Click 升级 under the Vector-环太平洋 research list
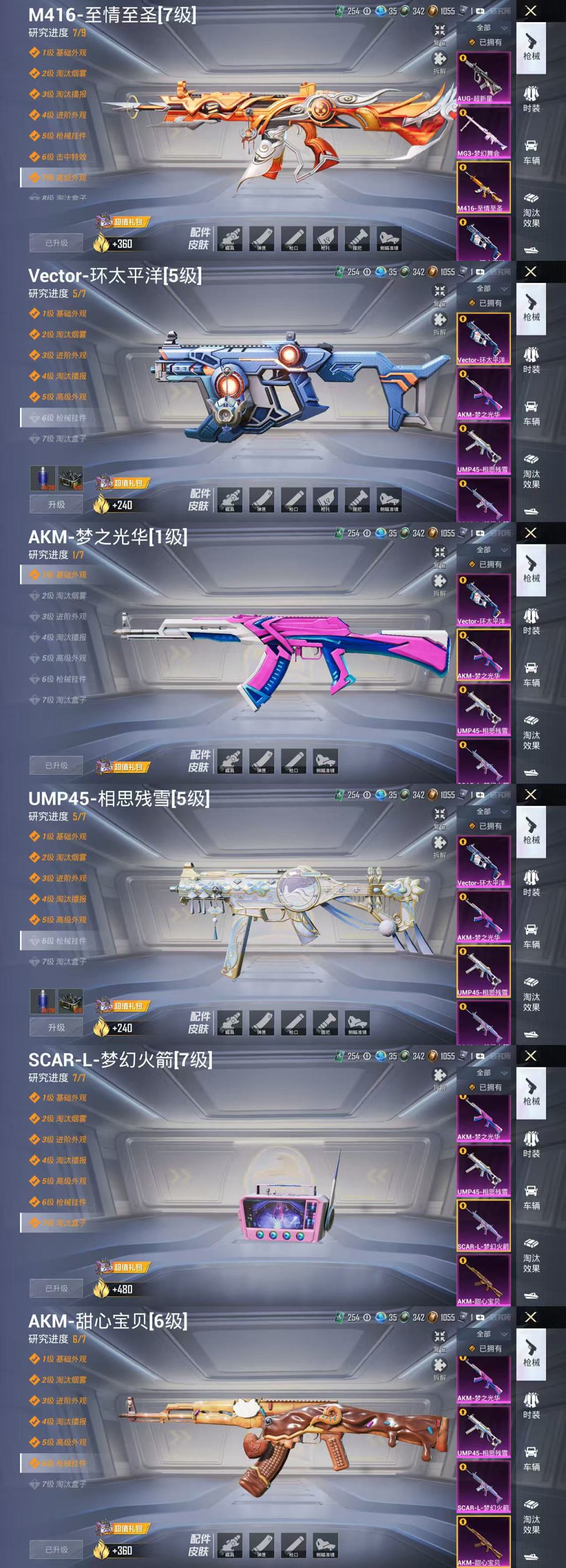566x1568 pixels. 56,505
